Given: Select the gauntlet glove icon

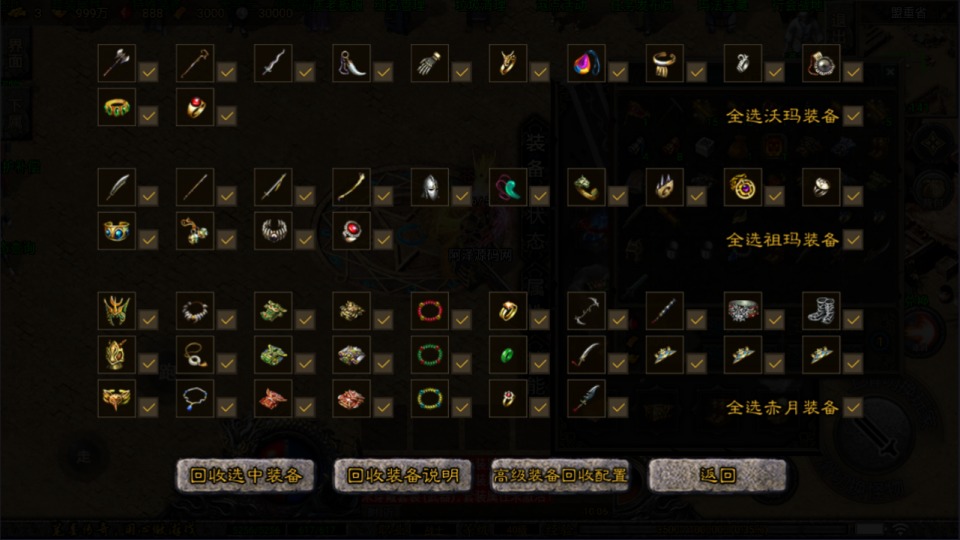Looking at the screenshot, I should pos(429,63).
